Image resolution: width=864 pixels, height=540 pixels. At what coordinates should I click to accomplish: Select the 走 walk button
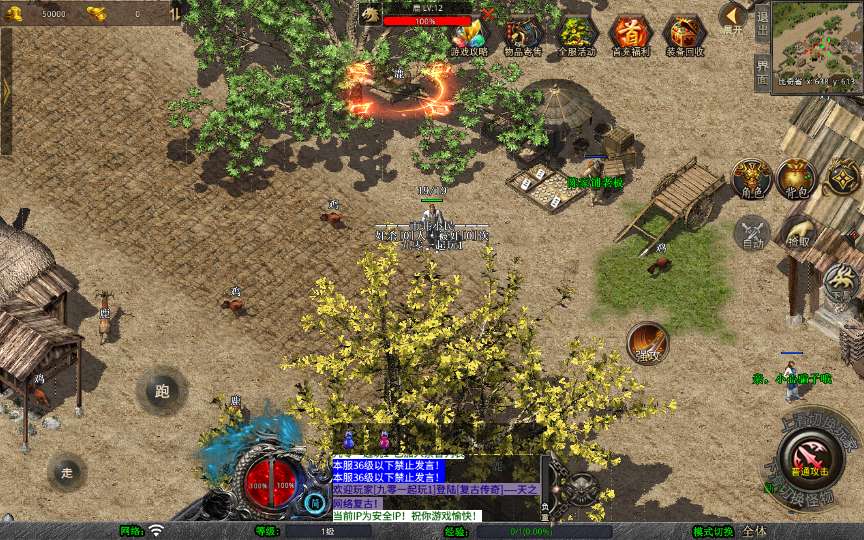67,472
